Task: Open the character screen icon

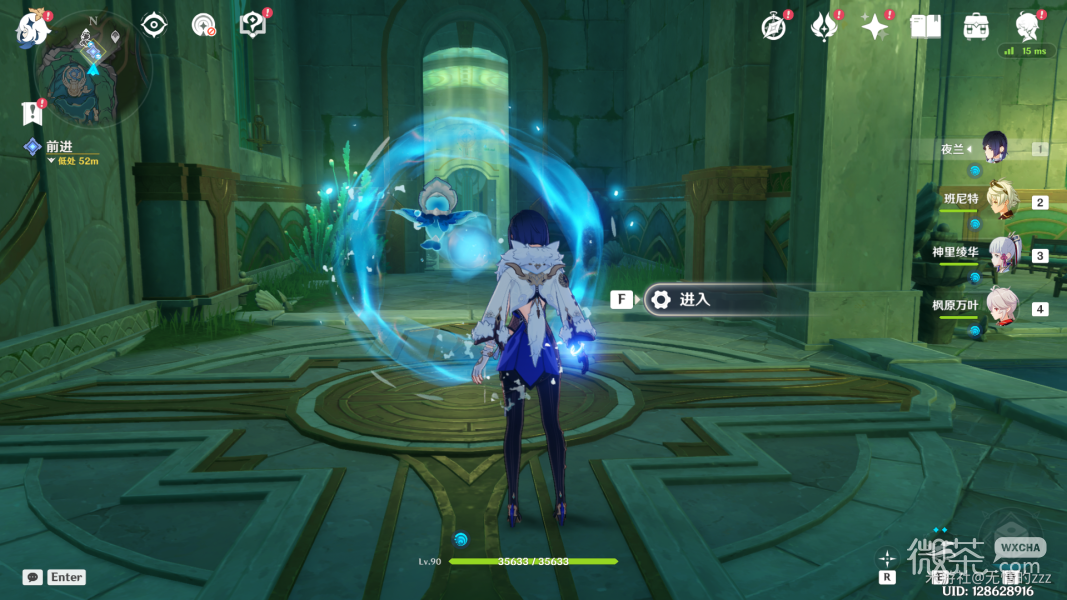Action: (1027, 27)
